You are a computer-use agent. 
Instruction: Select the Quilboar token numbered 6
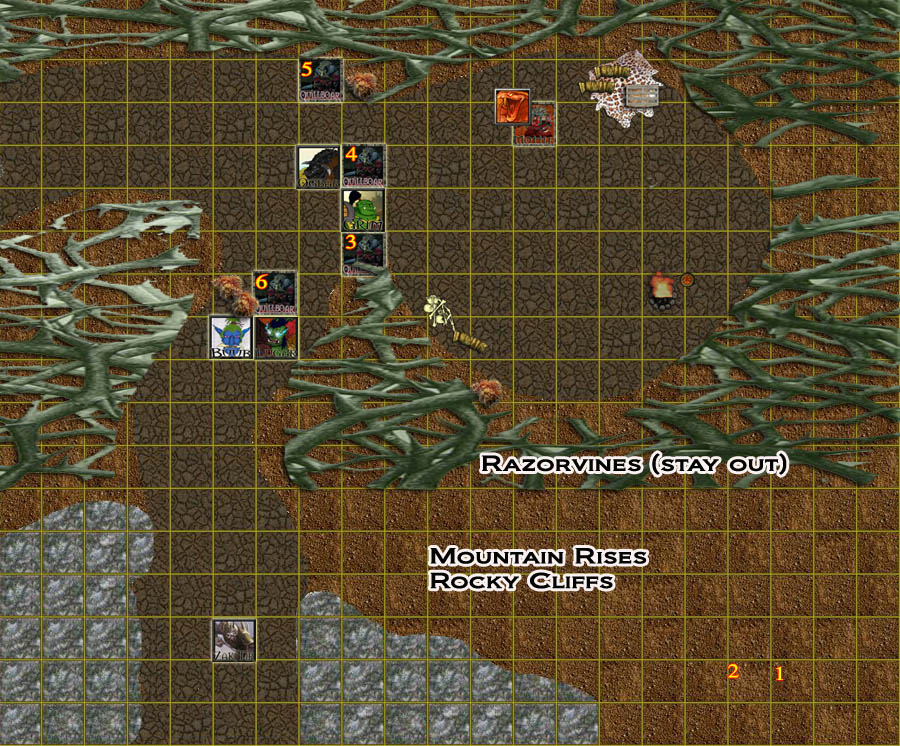point(276,294)
